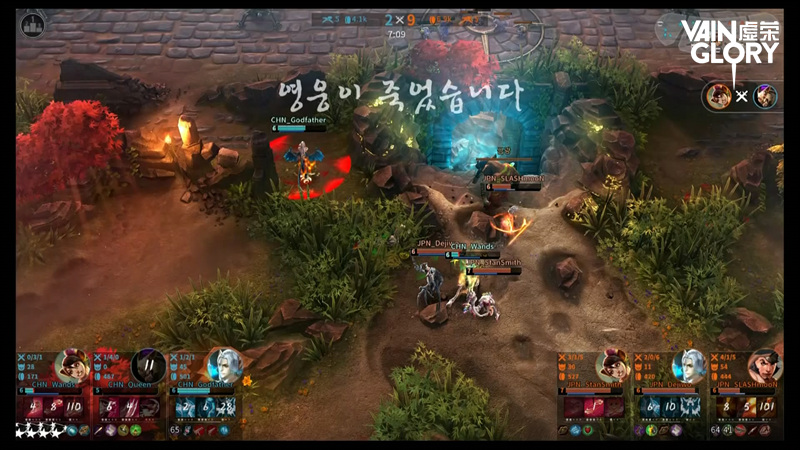
Task: Click JPN_Deiwo's ability showing 10 cooldown
Action: pos(669,407)
